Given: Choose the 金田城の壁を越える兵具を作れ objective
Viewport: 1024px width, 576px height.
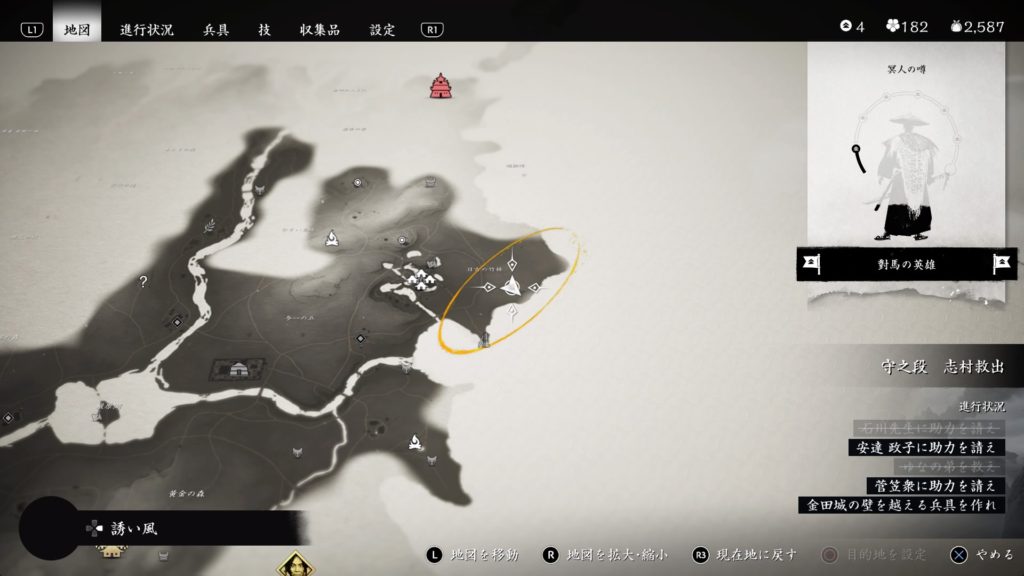Looking at the screenshot, I should 901,505.
